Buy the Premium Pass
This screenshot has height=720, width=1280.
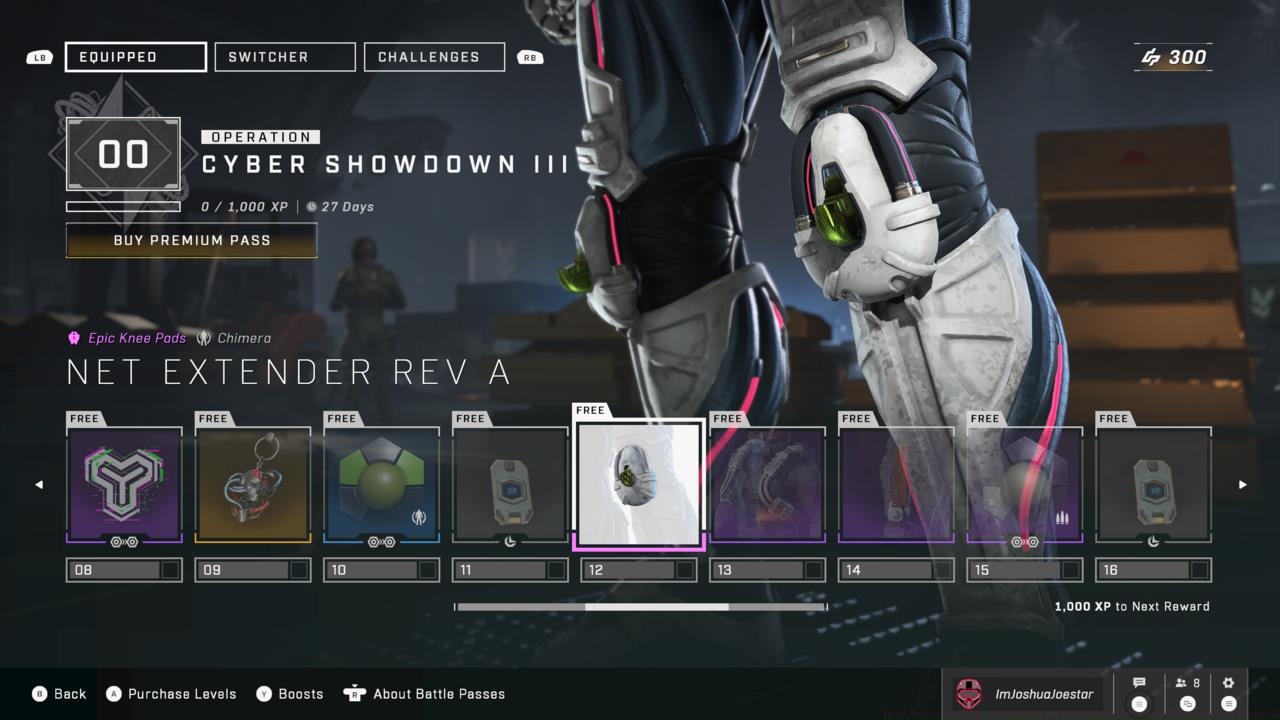[191, 240]
